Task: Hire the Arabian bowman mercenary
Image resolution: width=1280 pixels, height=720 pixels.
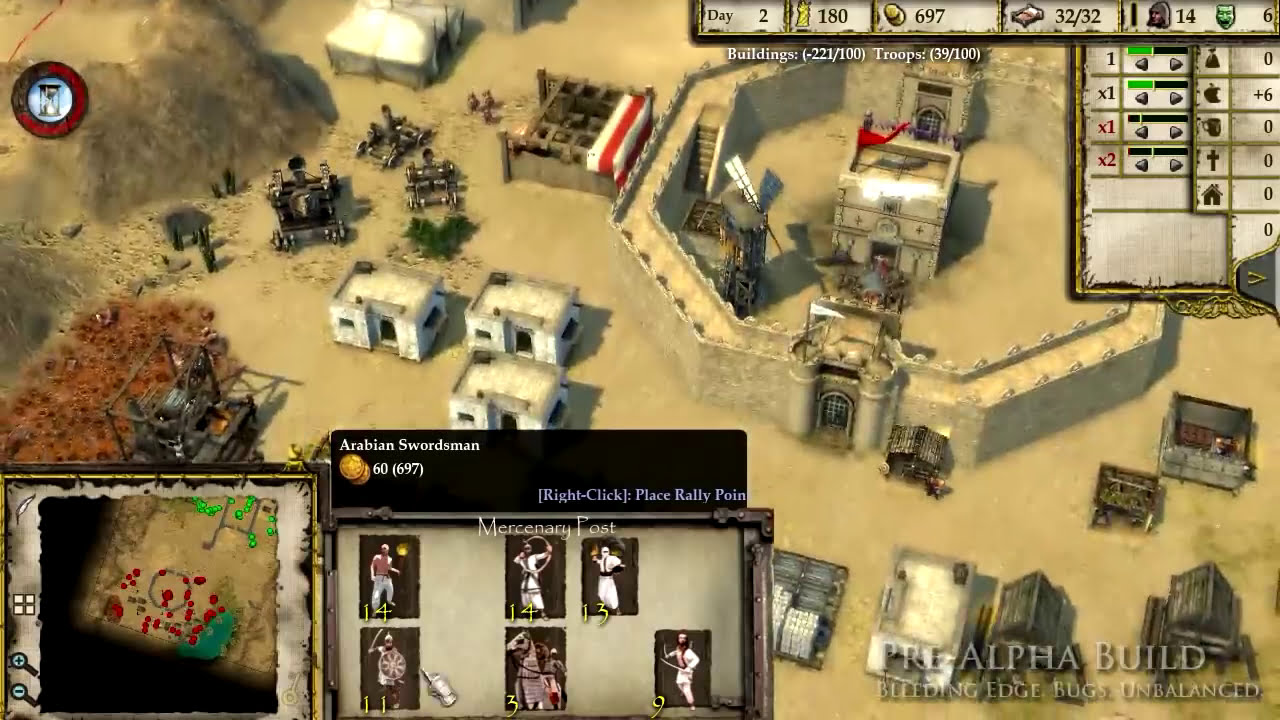Action: pos(535,575)
